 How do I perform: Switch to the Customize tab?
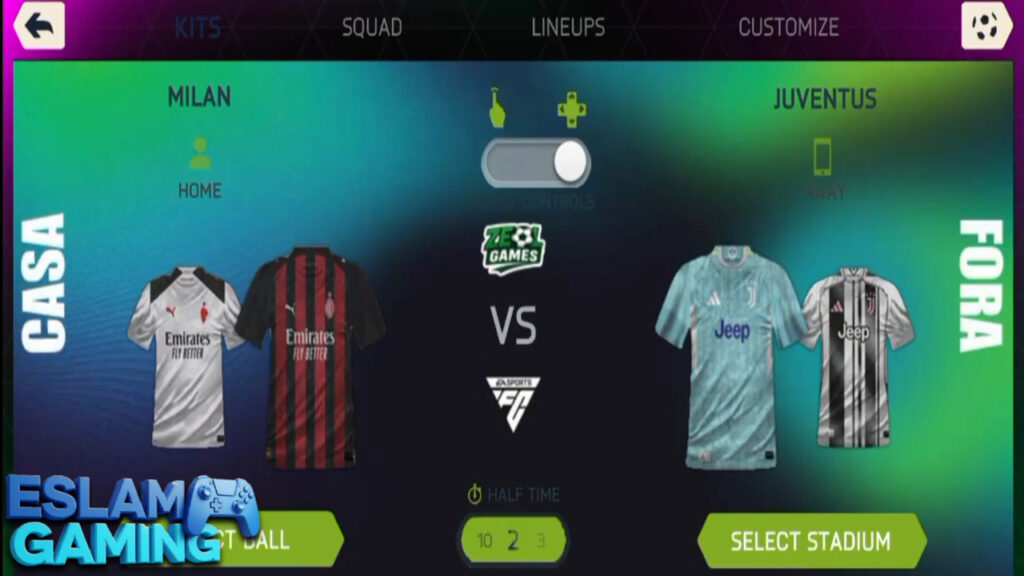coord(788,27)
